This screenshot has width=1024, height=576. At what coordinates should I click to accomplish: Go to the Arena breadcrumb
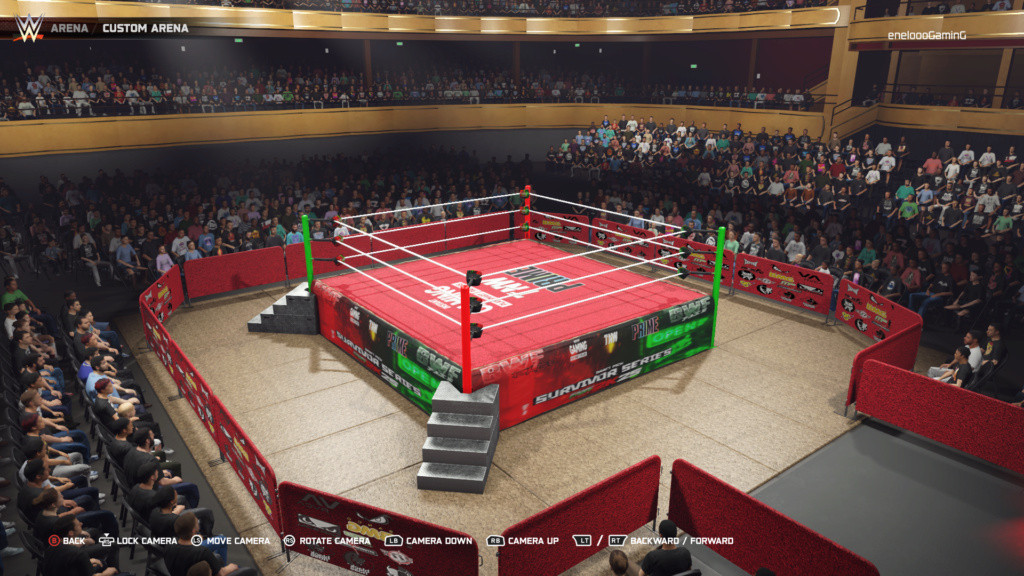(x=69, y=28)
